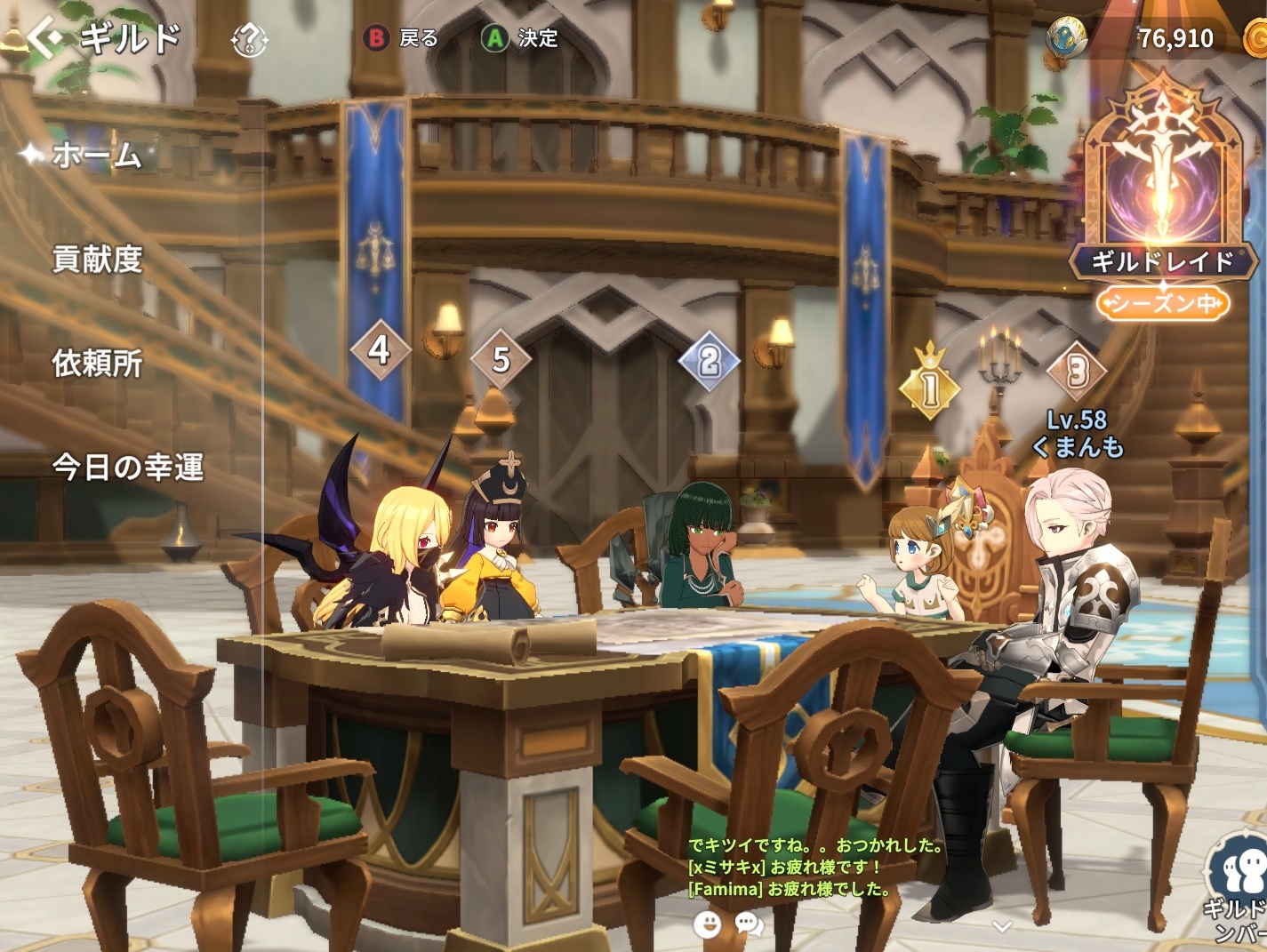This screenshot has height=952, width=1267.
Task: Select the rank 5 diamond marker
Action: point(501,359)
